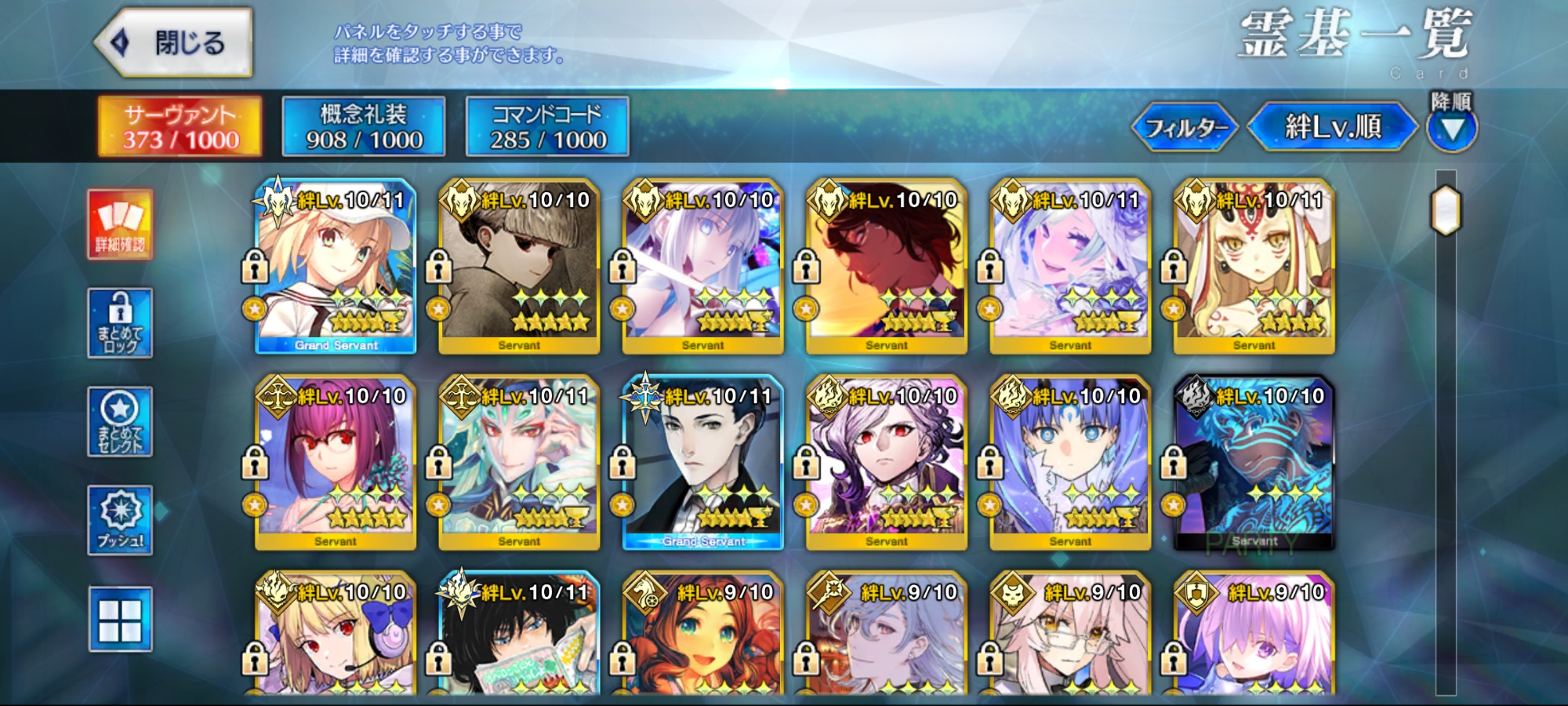The height and width of the screenshot is (706, 1568).
Task: Activate the 詳細確認 detail mode
Action: [120, 224]
